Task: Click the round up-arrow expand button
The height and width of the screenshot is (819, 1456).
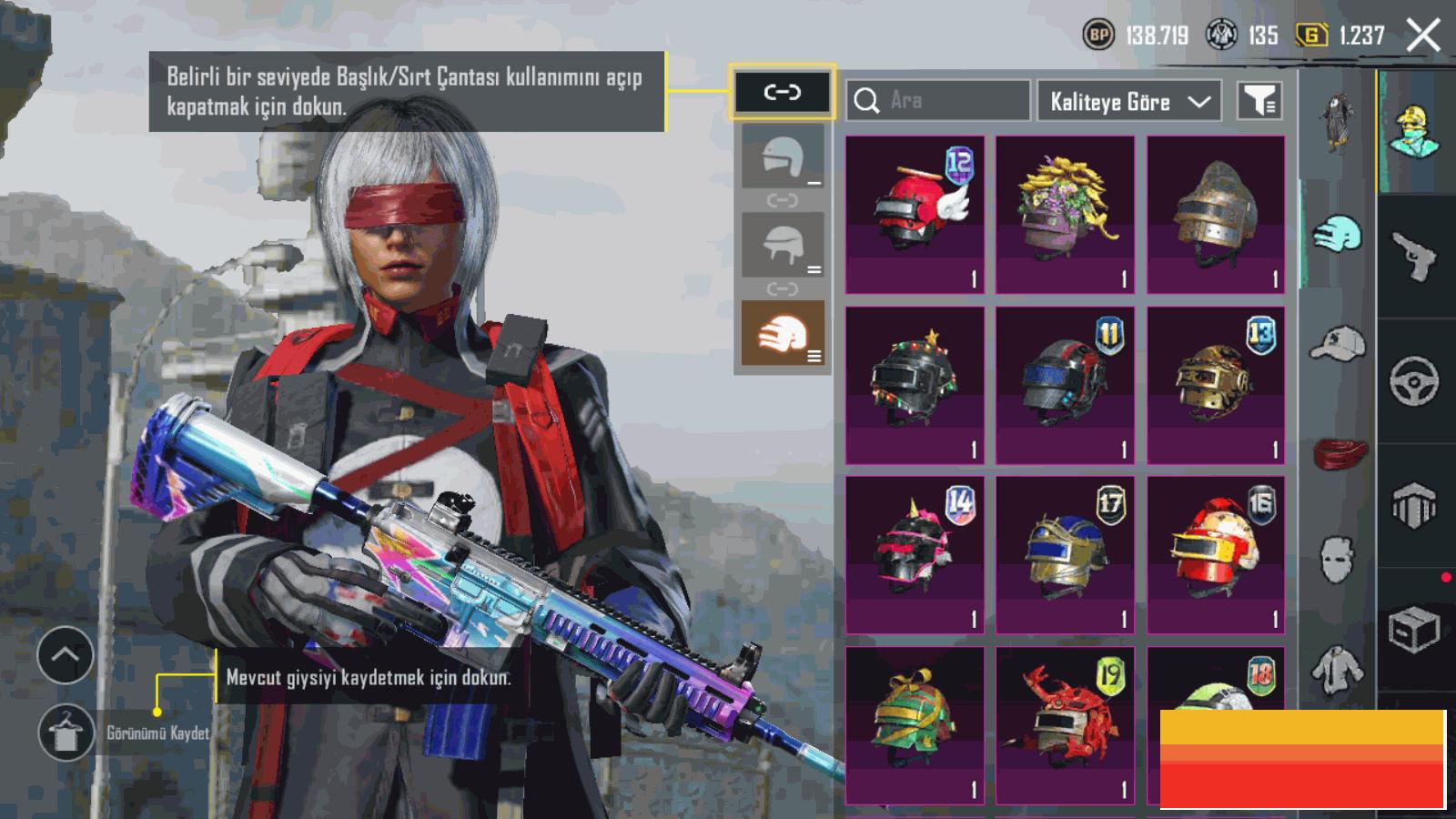Action: point(66,655)
